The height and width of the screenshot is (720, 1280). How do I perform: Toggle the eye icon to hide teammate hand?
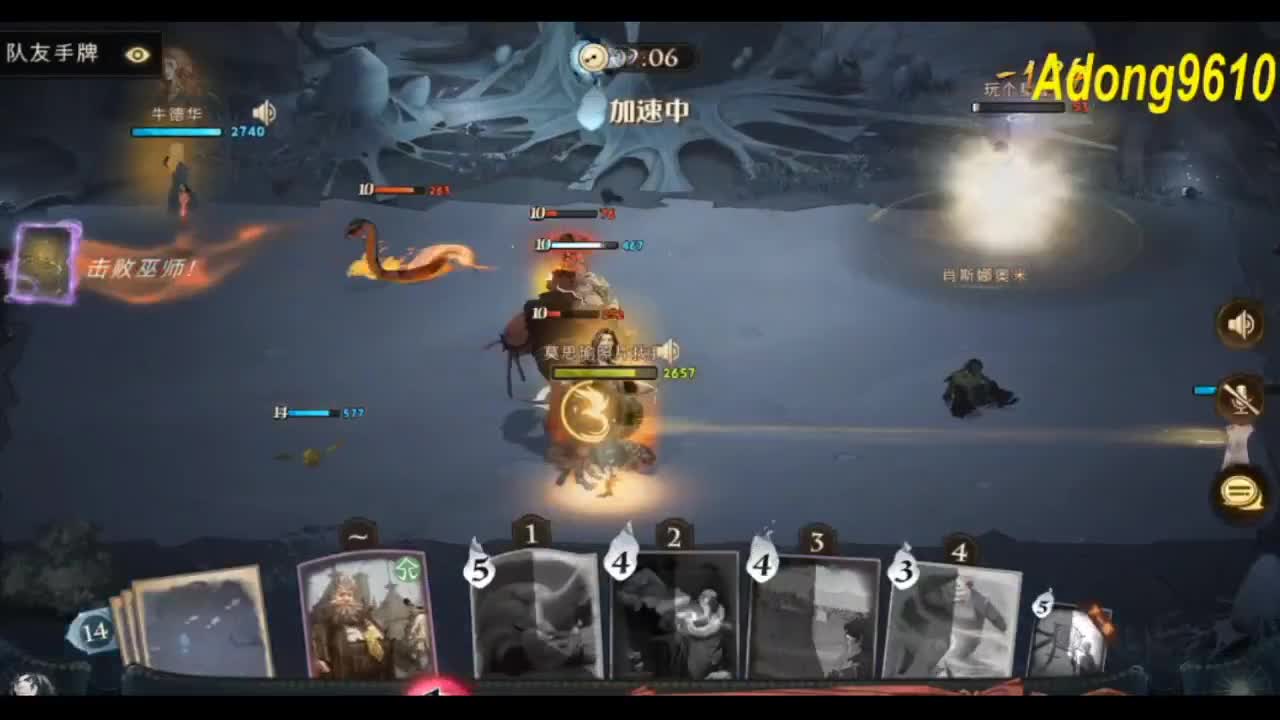click(x=136, y=55)
